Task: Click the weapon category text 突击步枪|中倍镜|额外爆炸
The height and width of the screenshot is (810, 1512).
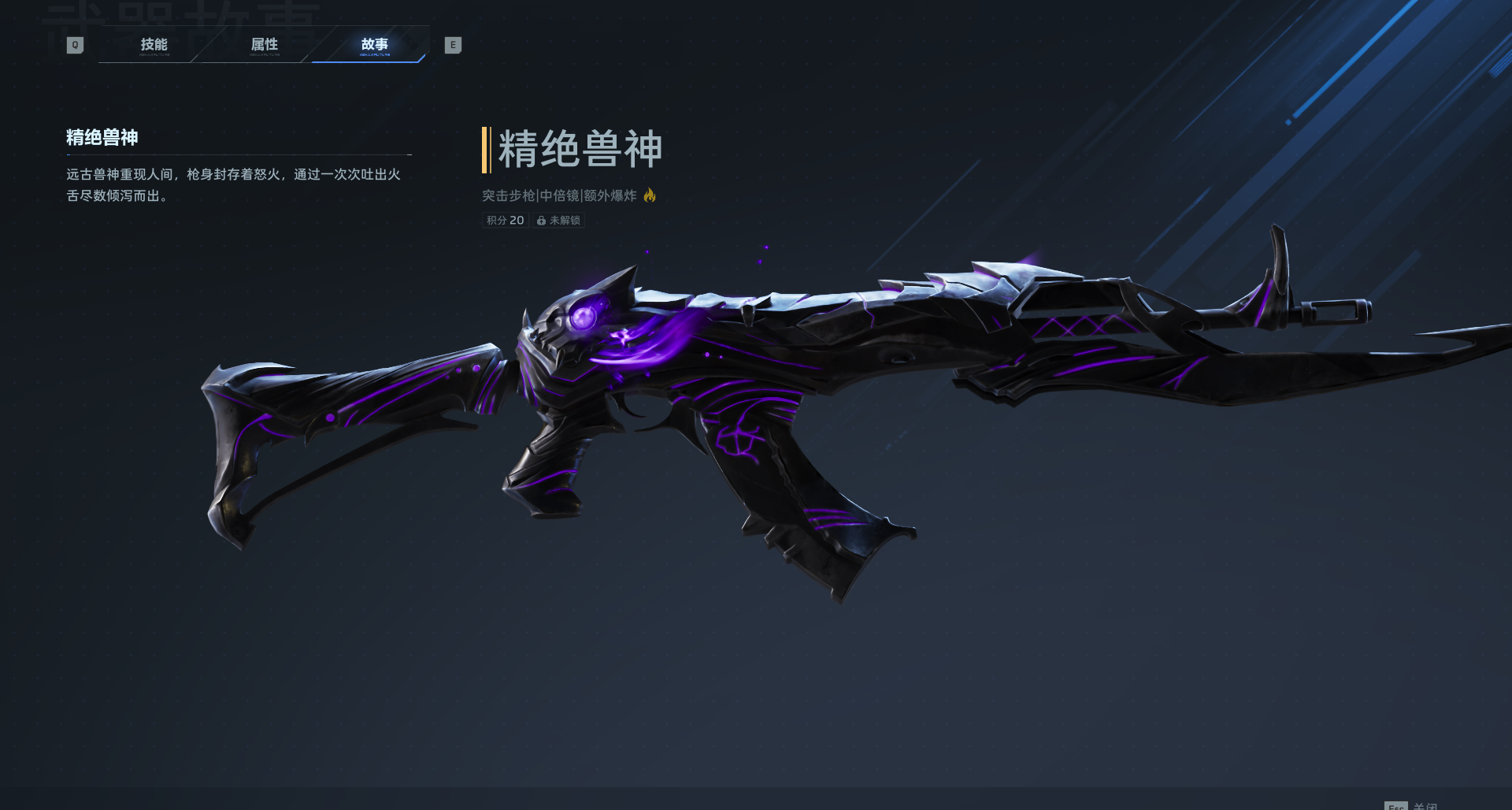Action: [561, 195]
